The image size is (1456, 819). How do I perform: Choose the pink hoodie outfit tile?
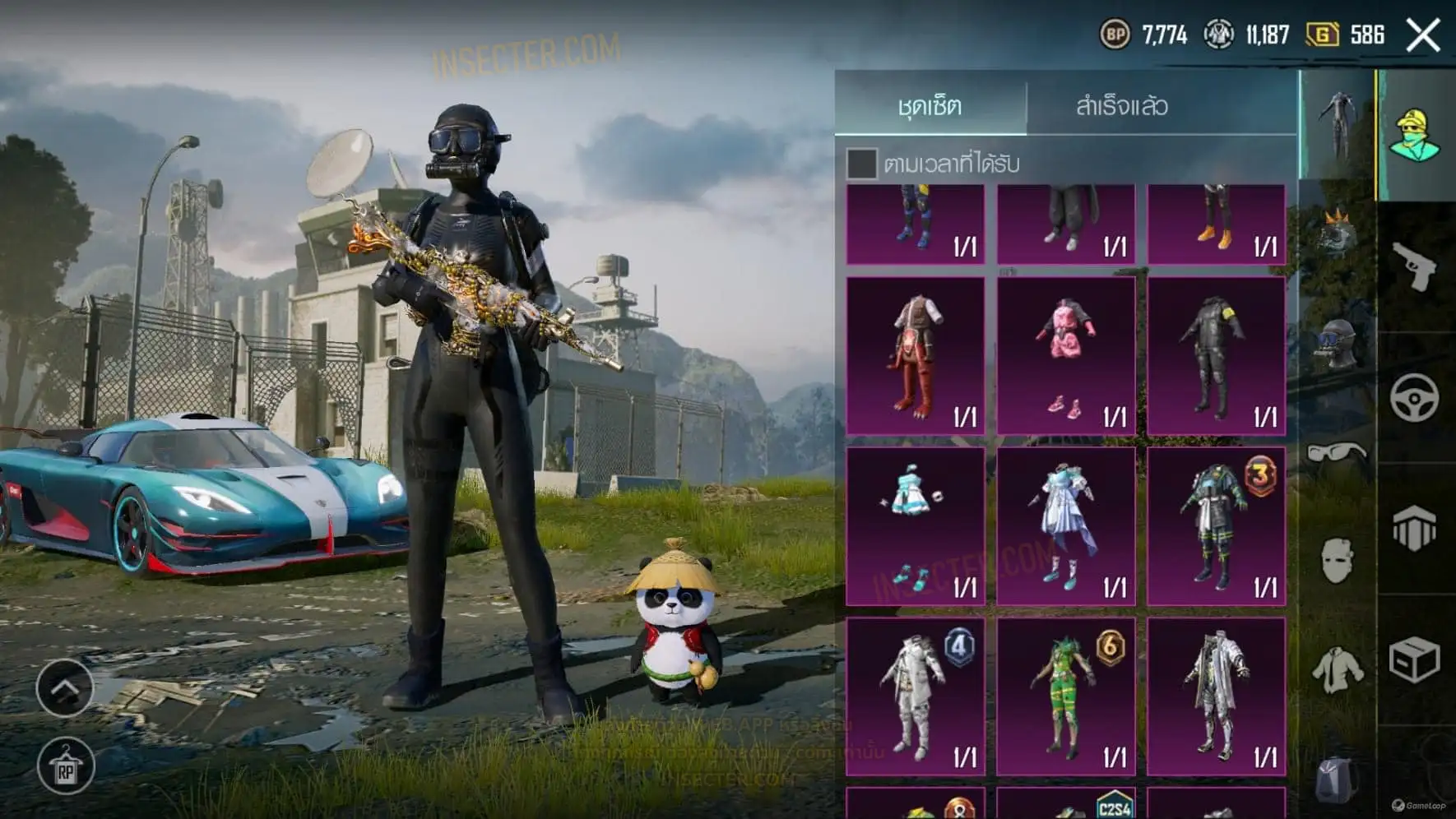[x=1066, y=355]
